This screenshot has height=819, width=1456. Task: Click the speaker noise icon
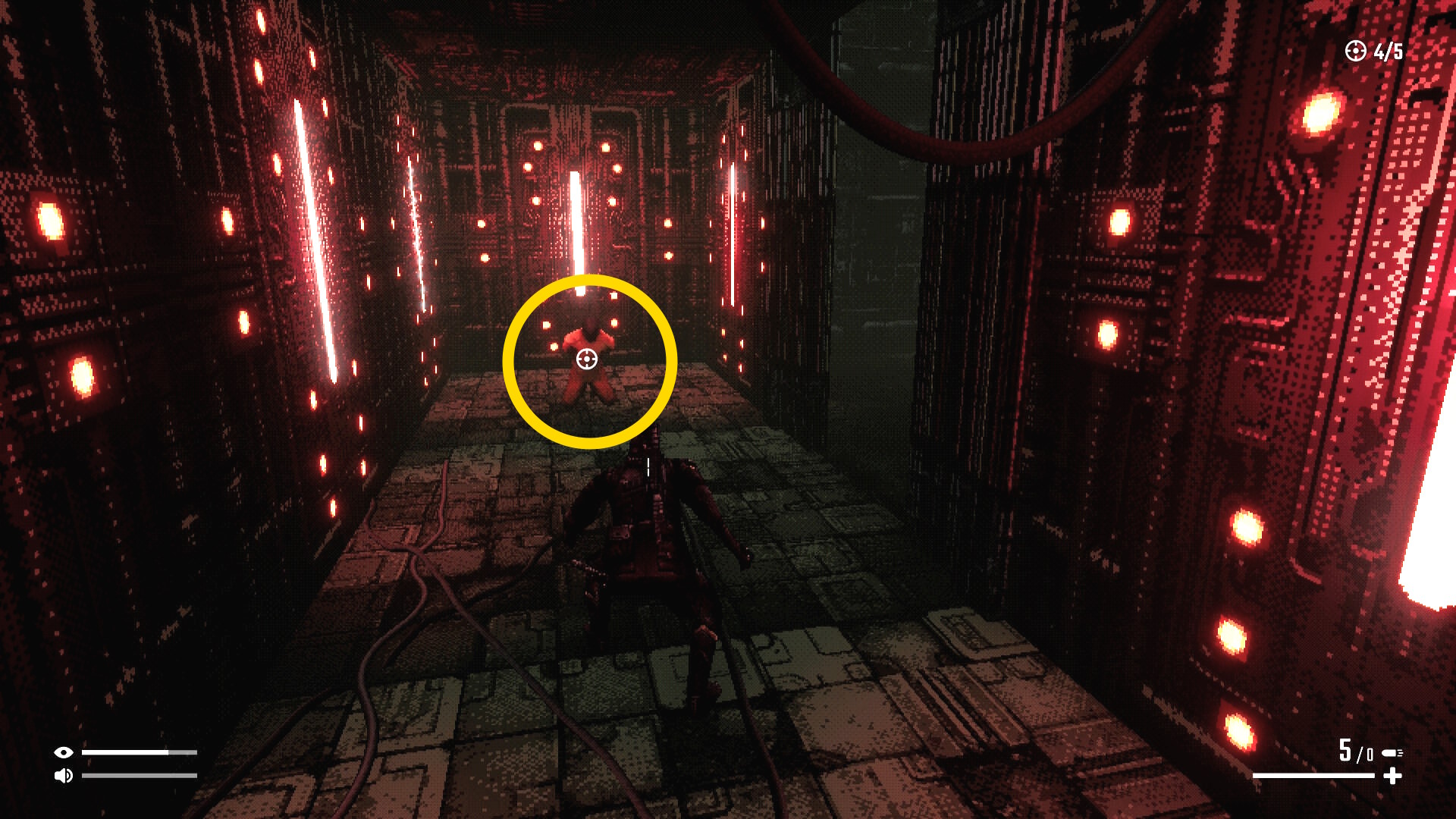coord(64,776)
